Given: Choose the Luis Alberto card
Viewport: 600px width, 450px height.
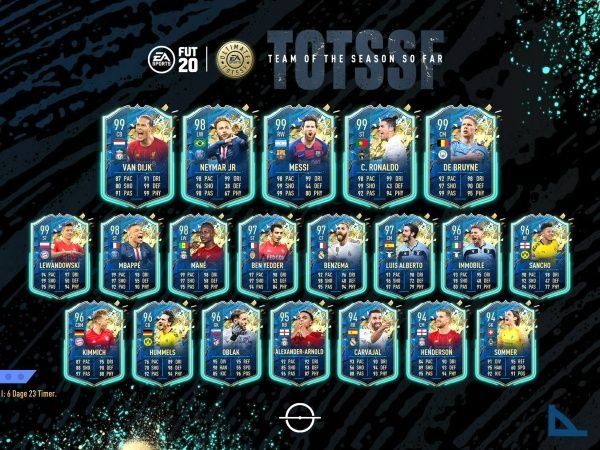Looking at the screenshot, I should point(402,256).
